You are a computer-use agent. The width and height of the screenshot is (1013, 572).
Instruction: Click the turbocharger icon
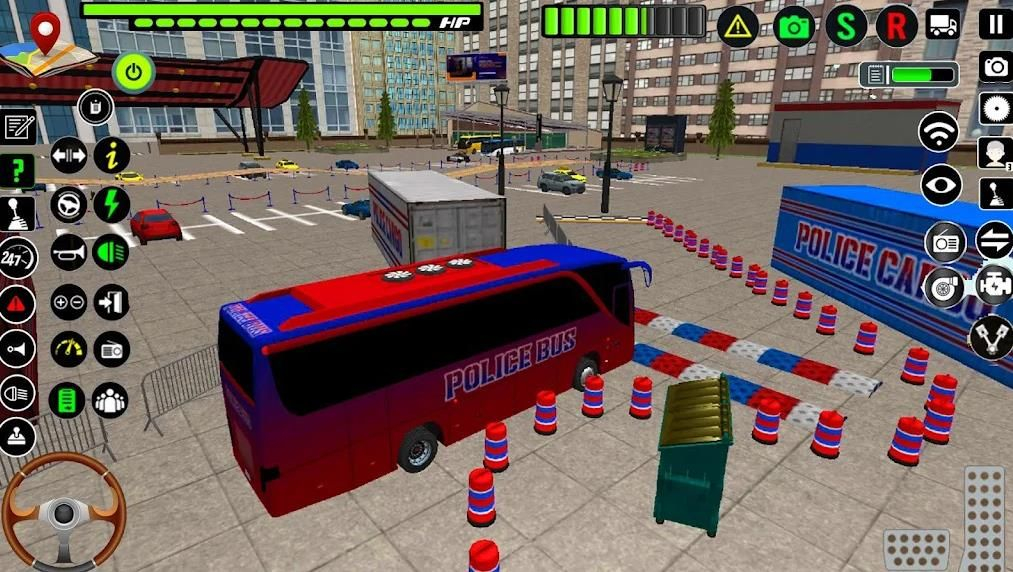point(944,287)
